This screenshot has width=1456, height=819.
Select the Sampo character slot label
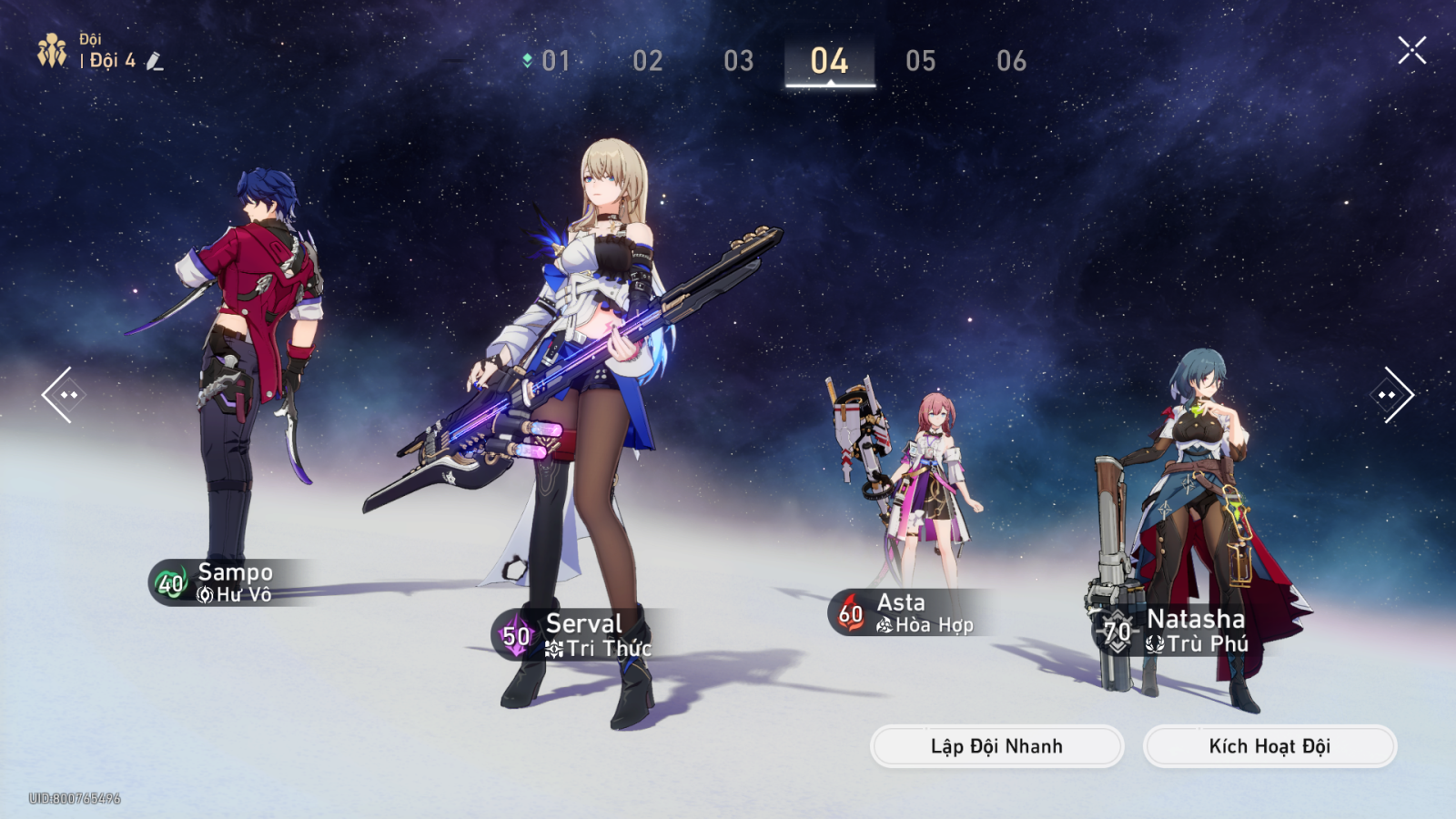tap(232, 582)
